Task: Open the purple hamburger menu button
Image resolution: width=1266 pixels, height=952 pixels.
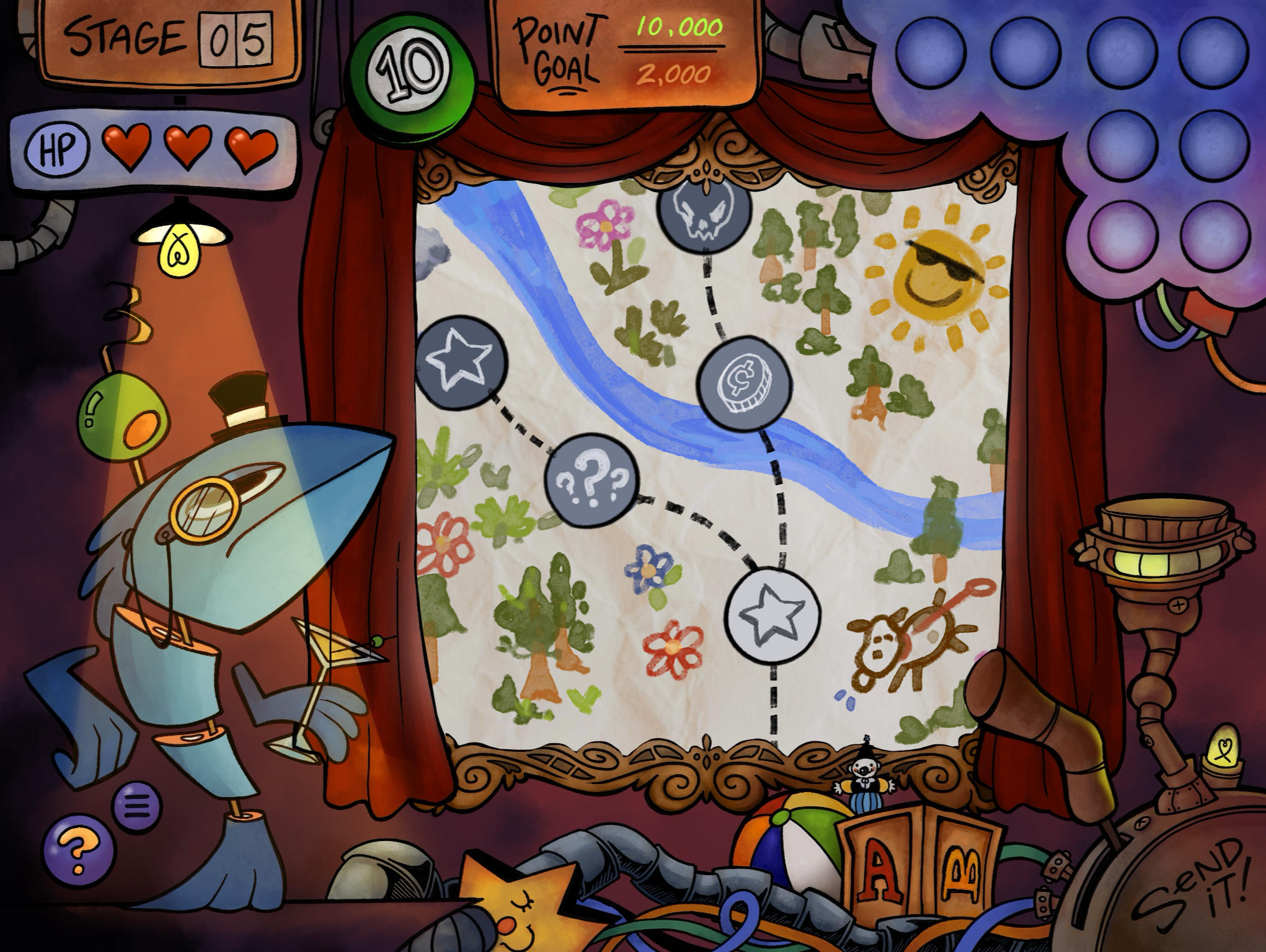Action: pyautogui.click(x=137, y=805)
